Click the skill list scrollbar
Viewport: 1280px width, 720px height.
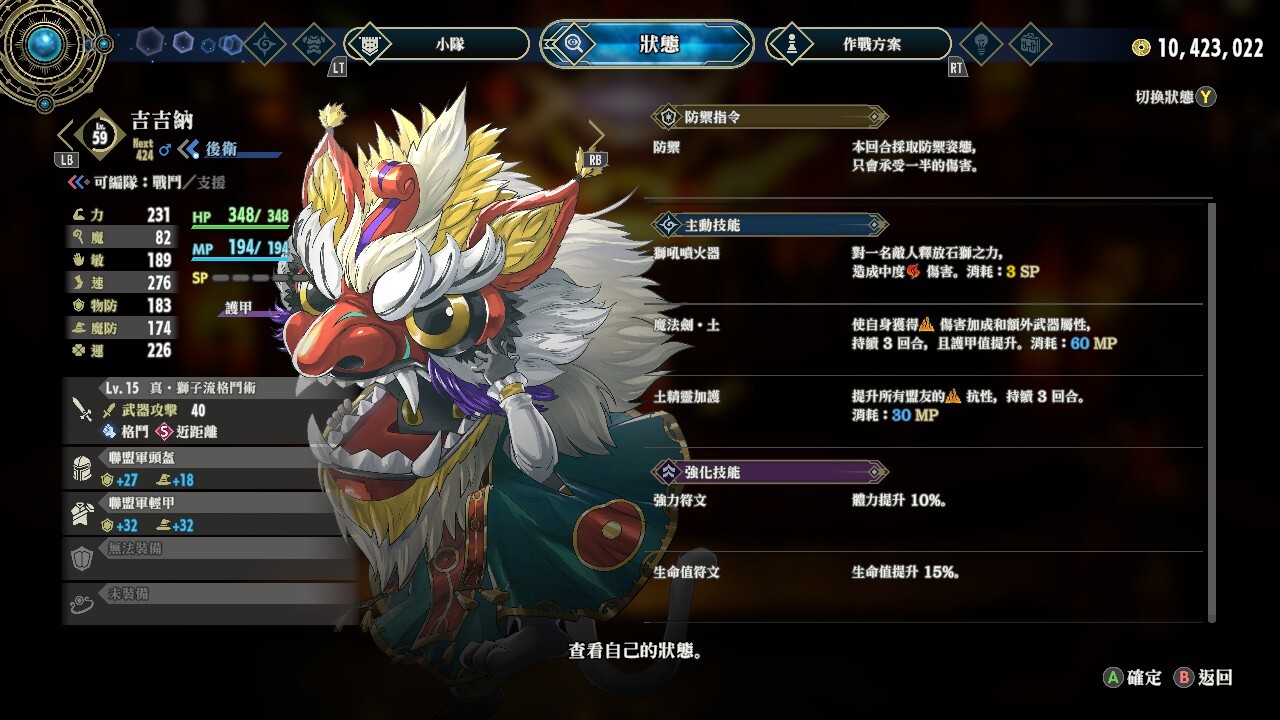(x=1213, y=410)
